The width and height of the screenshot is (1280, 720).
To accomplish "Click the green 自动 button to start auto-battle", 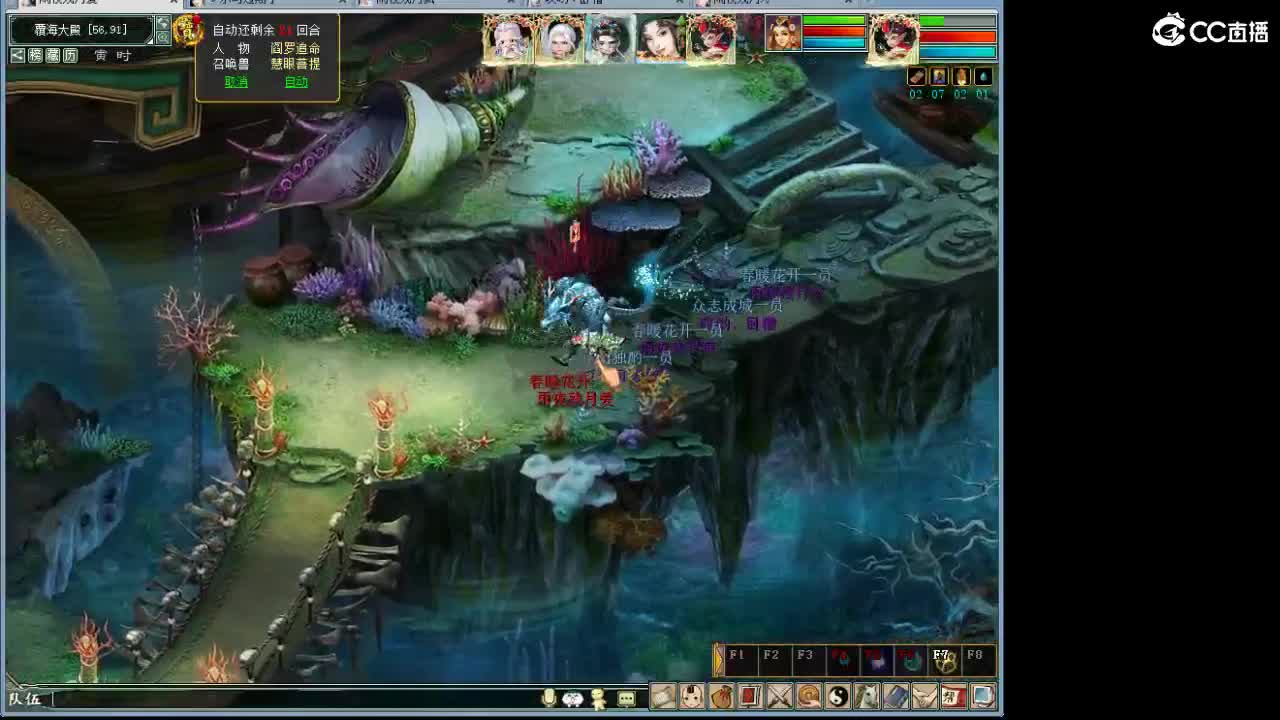I will click(297, 82).
